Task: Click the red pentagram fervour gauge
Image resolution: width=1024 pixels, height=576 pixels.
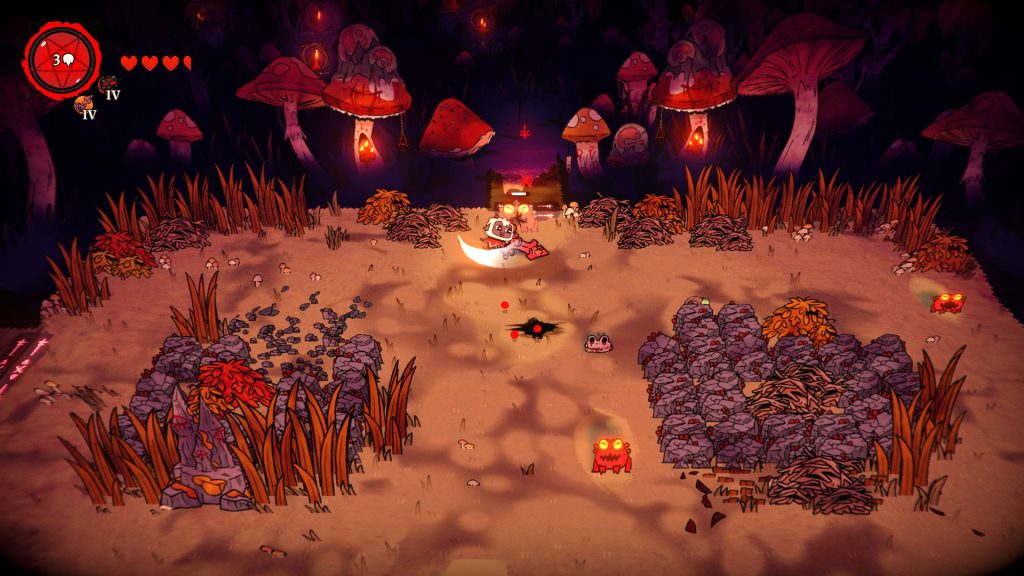Action: (x=62, y=59)
